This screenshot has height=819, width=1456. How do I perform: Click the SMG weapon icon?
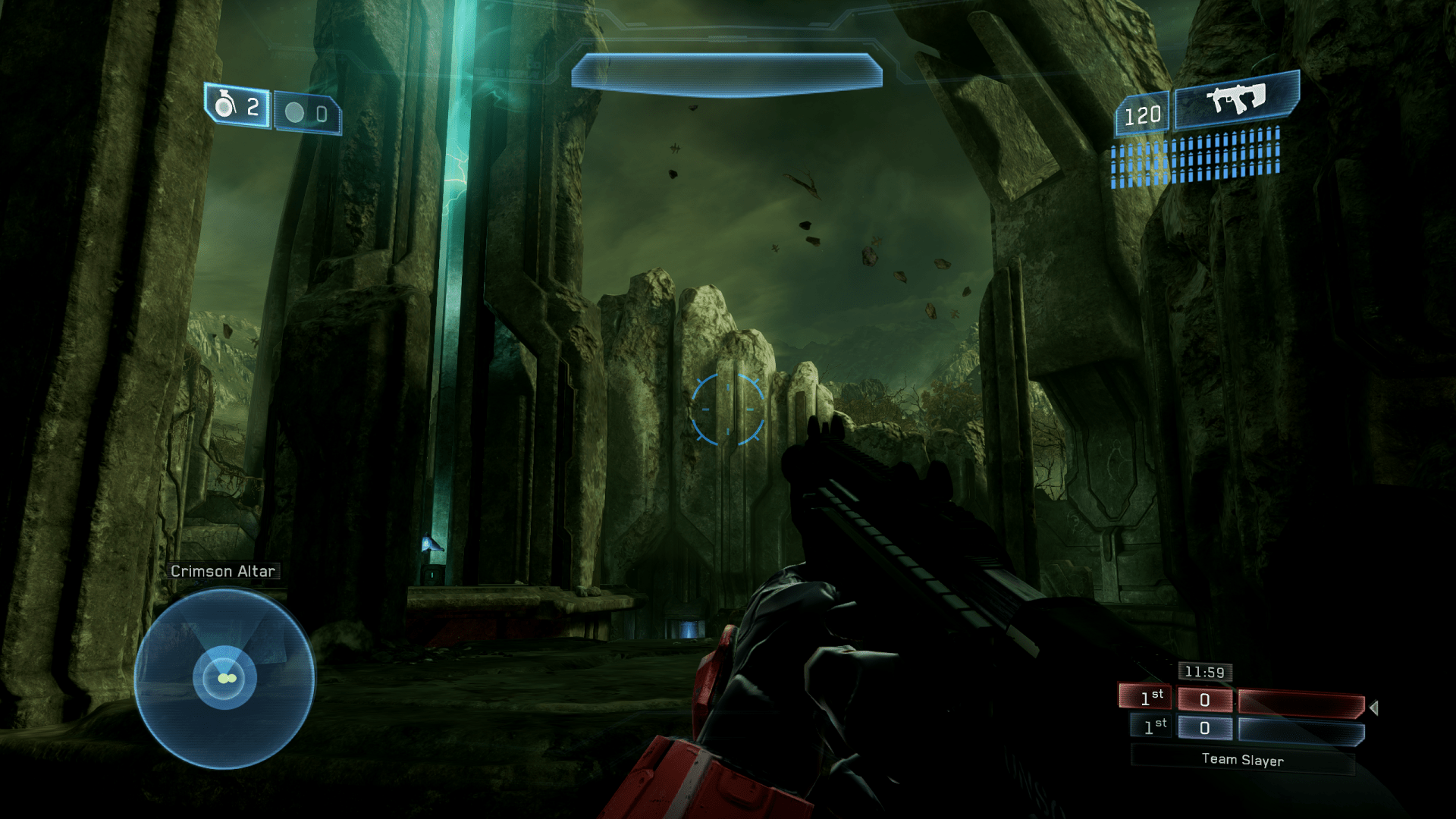point(1237,99)
